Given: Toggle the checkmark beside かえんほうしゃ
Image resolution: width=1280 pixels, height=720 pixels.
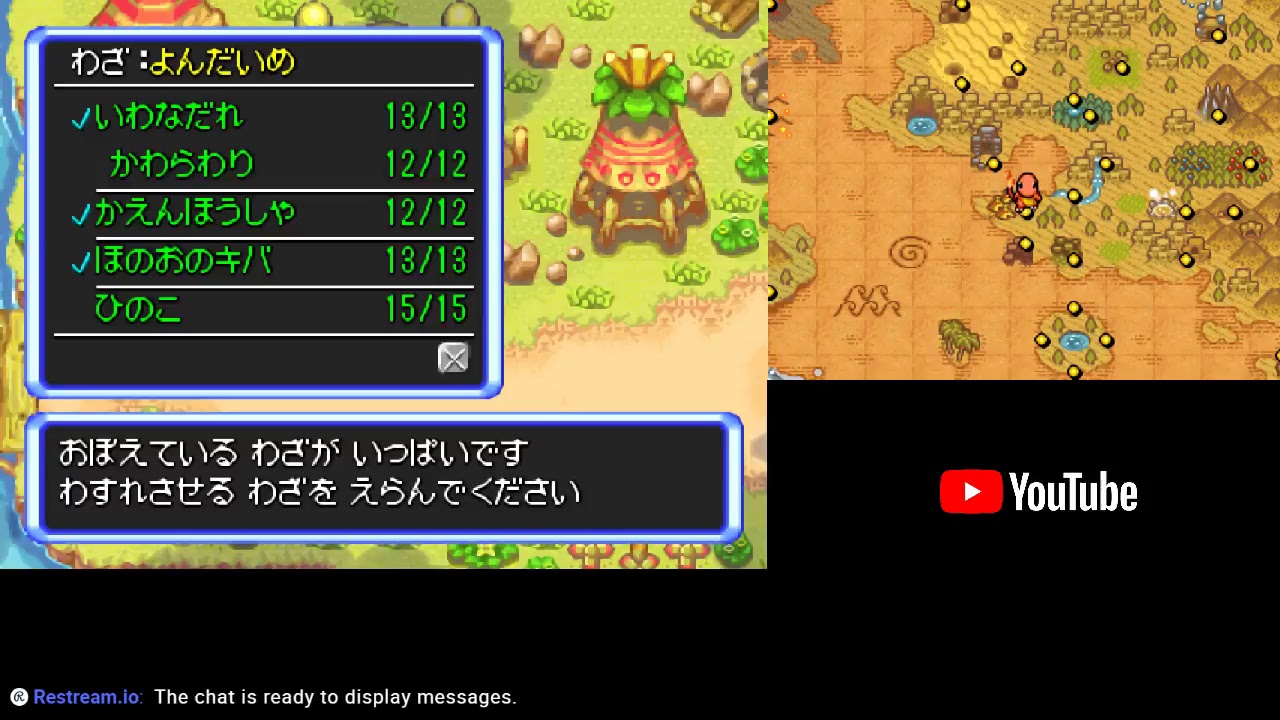Looking at the screenshot, I should point(80,214).
